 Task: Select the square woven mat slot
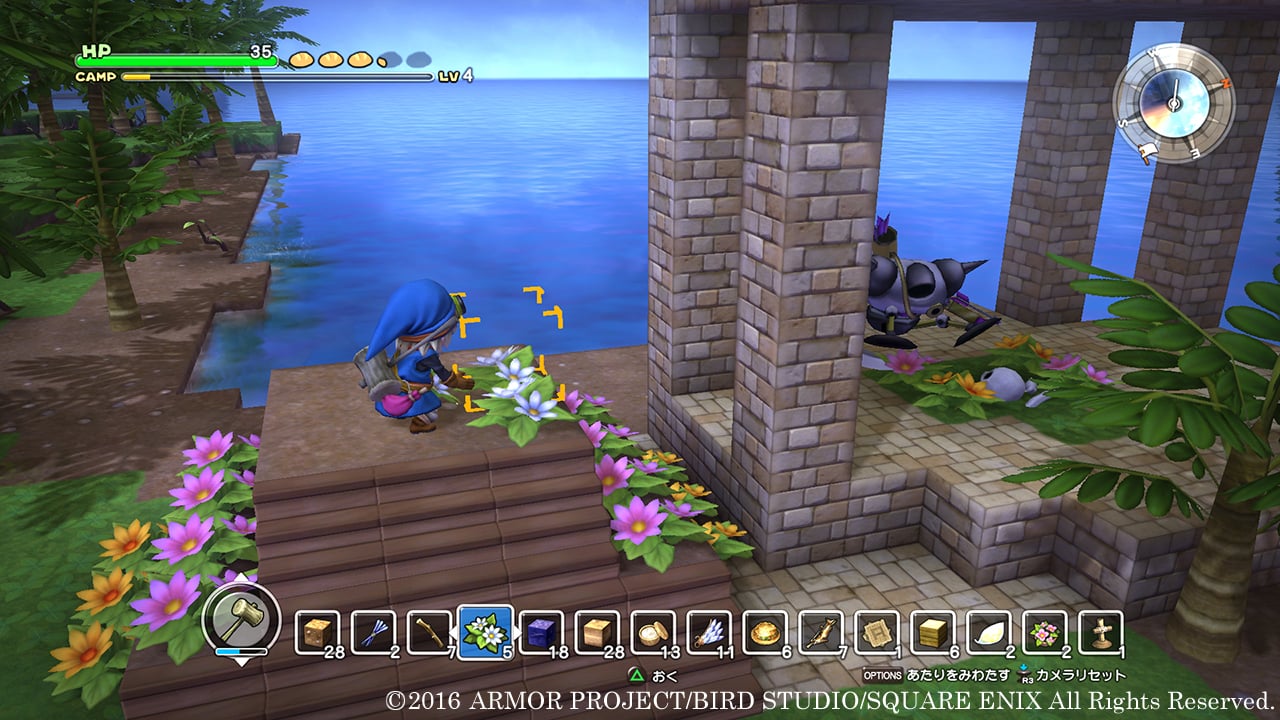click(877, 632)
